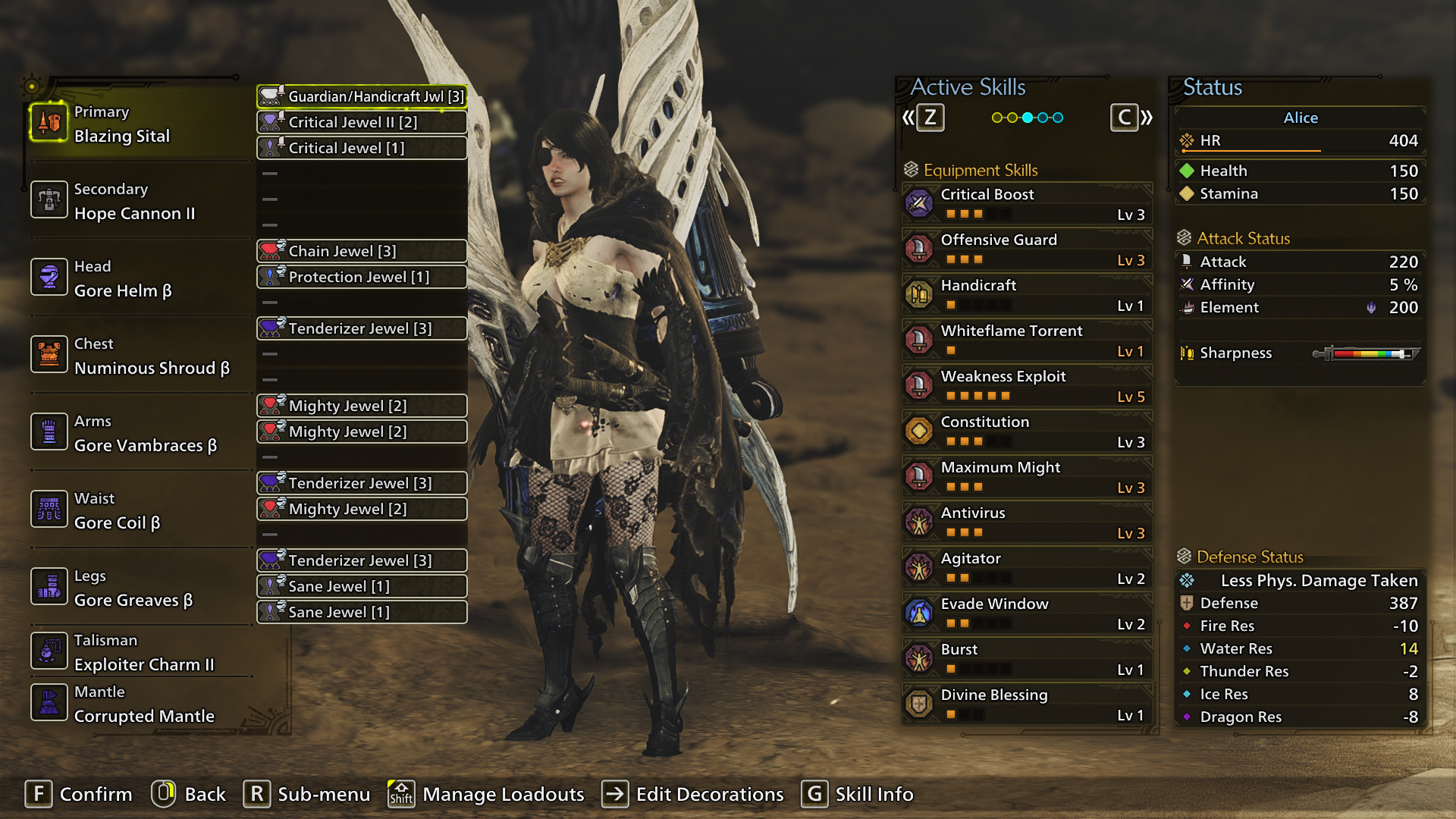Choose the Chain Jewel decoration
The width and height of the screenshot is (1456, 819).
[362, 251]
